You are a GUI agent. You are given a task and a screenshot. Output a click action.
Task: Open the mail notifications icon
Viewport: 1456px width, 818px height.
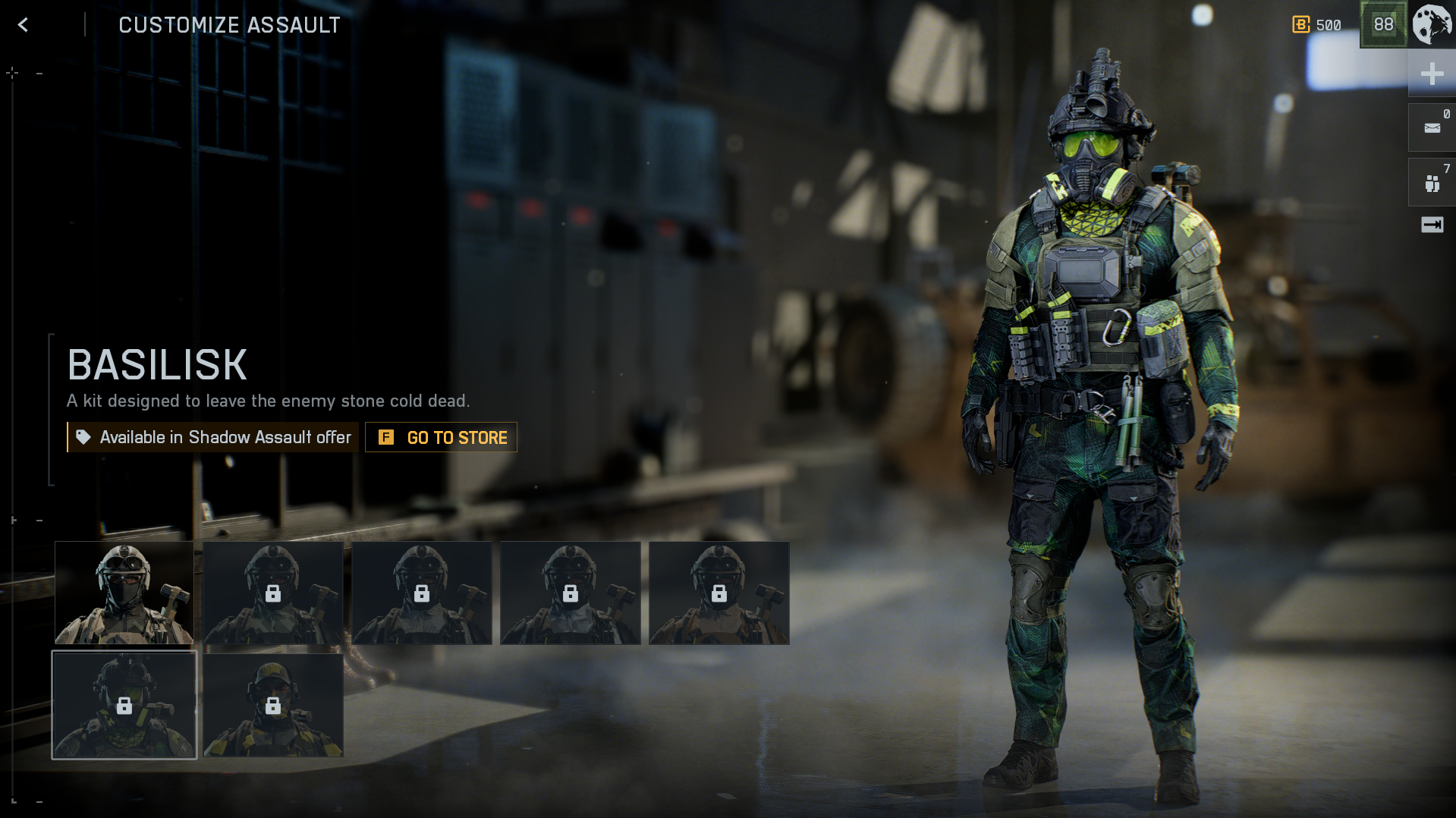1432,127
